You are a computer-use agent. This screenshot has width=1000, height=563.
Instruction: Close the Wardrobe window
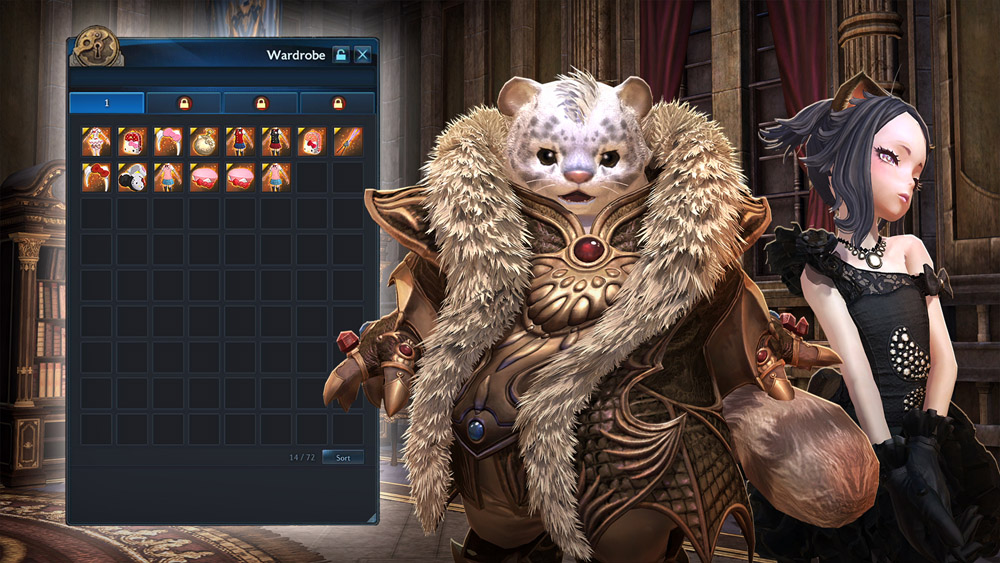click(x=363, y=55)
